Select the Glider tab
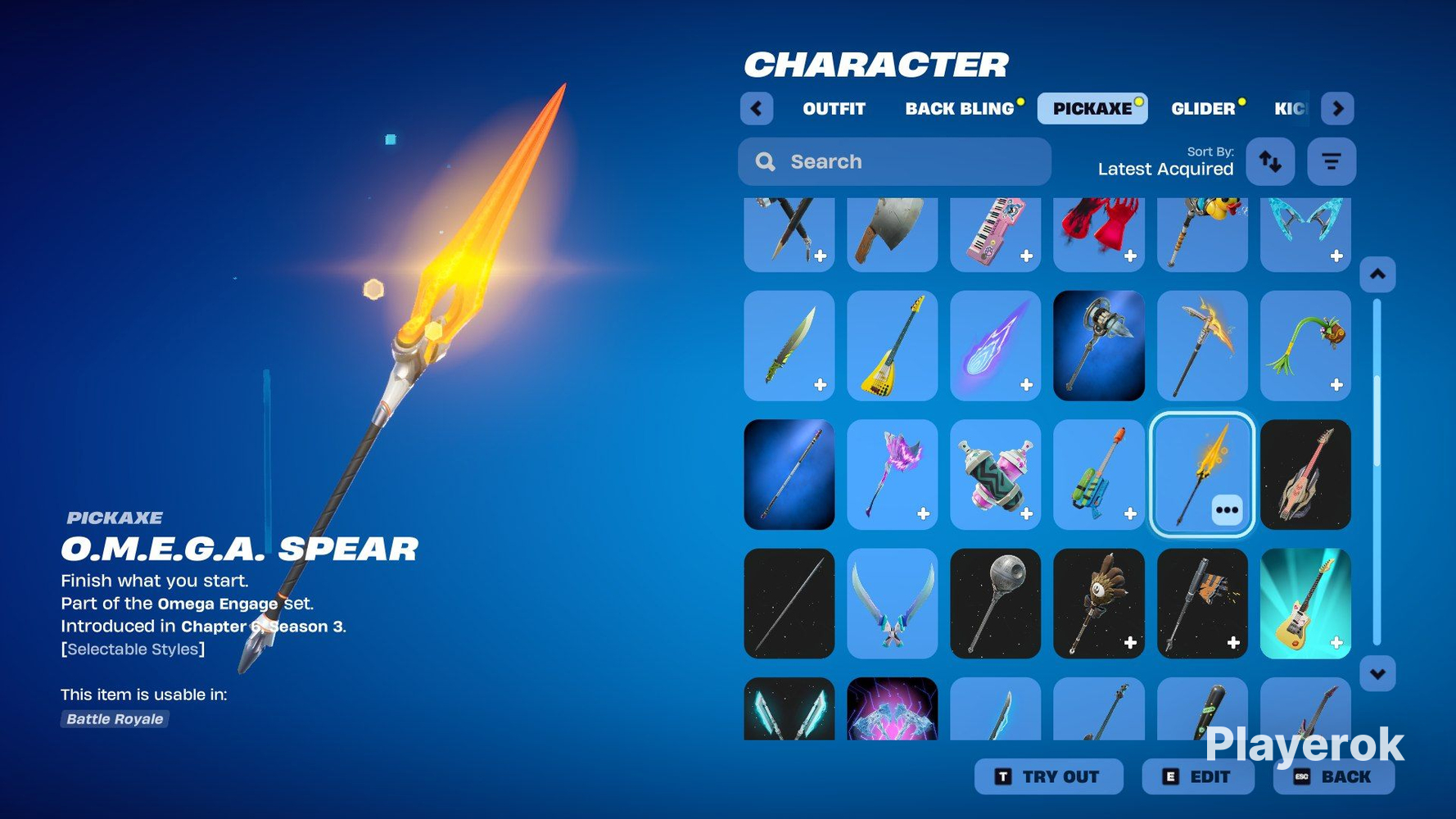 pos(1202,109)
